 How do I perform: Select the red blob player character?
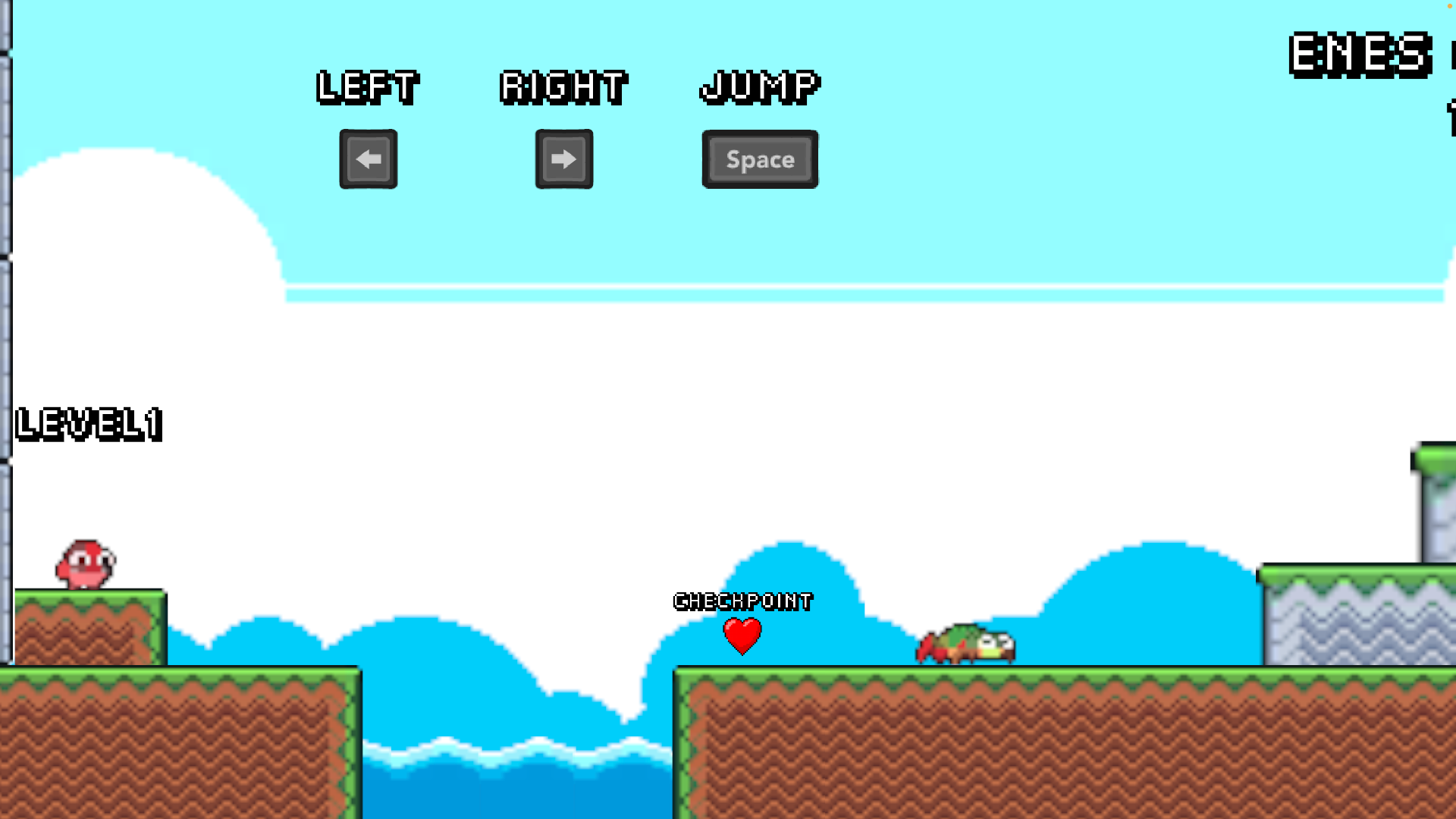83,561
